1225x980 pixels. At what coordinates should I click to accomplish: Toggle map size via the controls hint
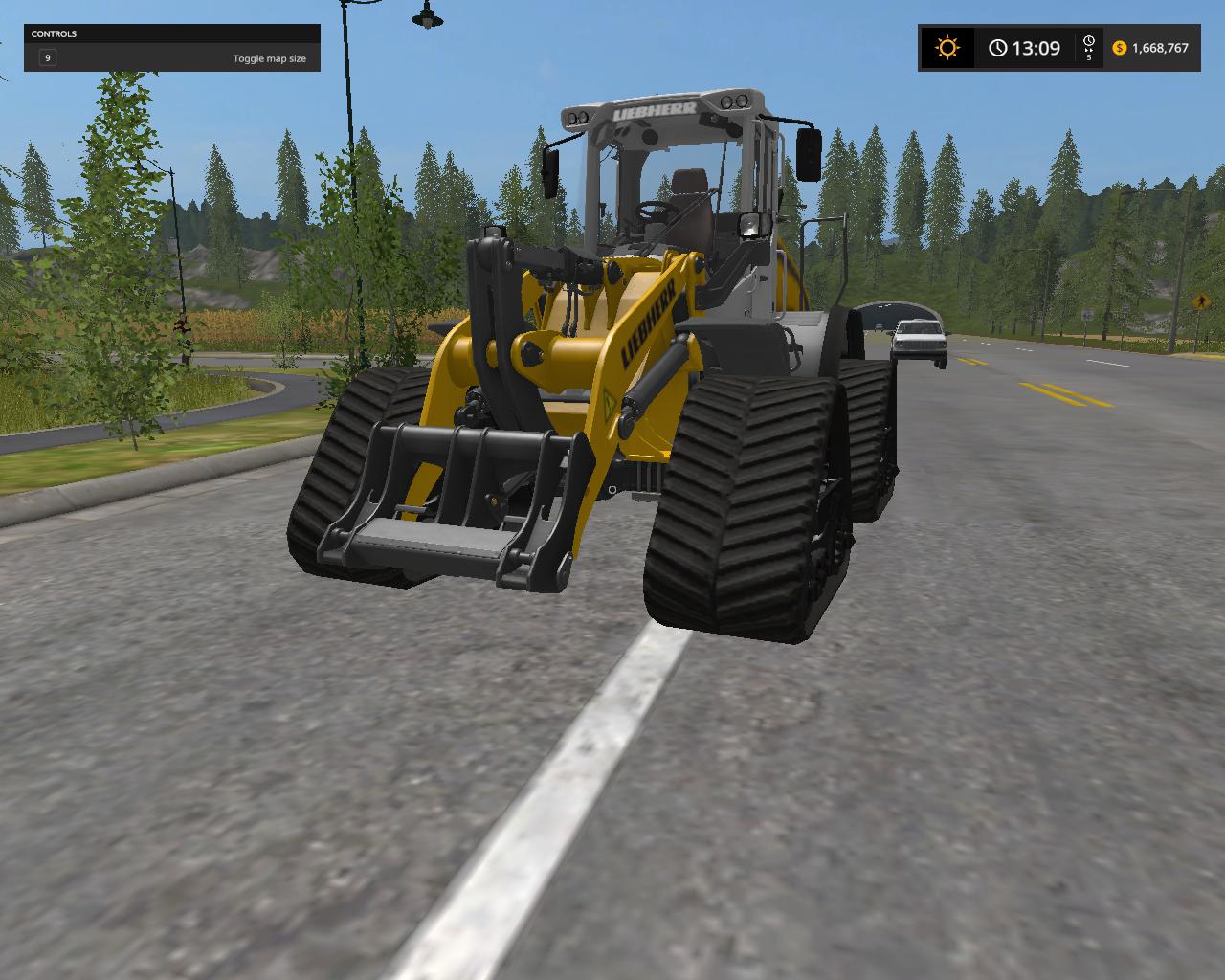(x=269, y=58)
